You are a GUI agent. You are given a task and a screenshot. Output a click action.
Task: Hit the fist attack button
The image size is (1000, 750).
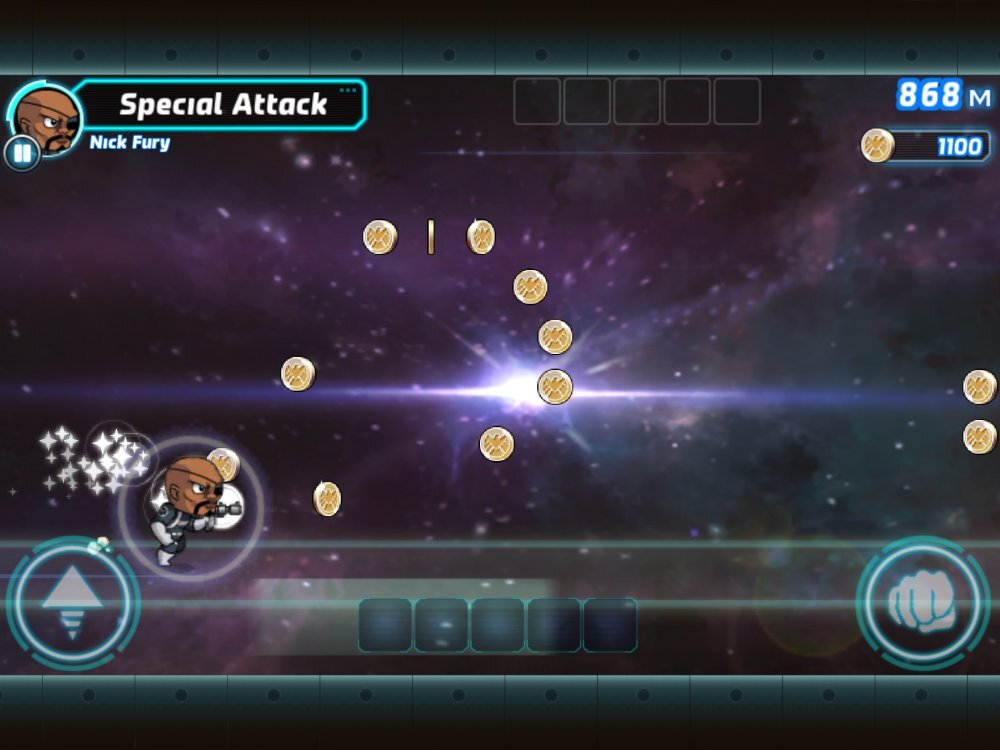[x=923, y=603]
